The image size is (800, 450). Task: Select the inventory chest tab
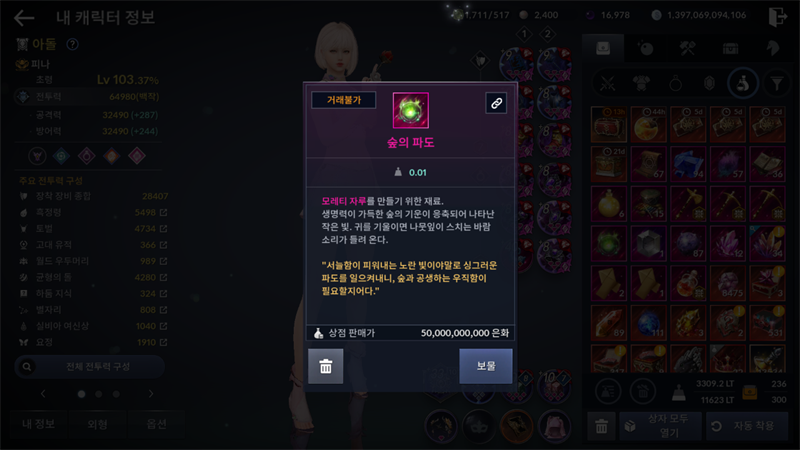pos(731,47)
